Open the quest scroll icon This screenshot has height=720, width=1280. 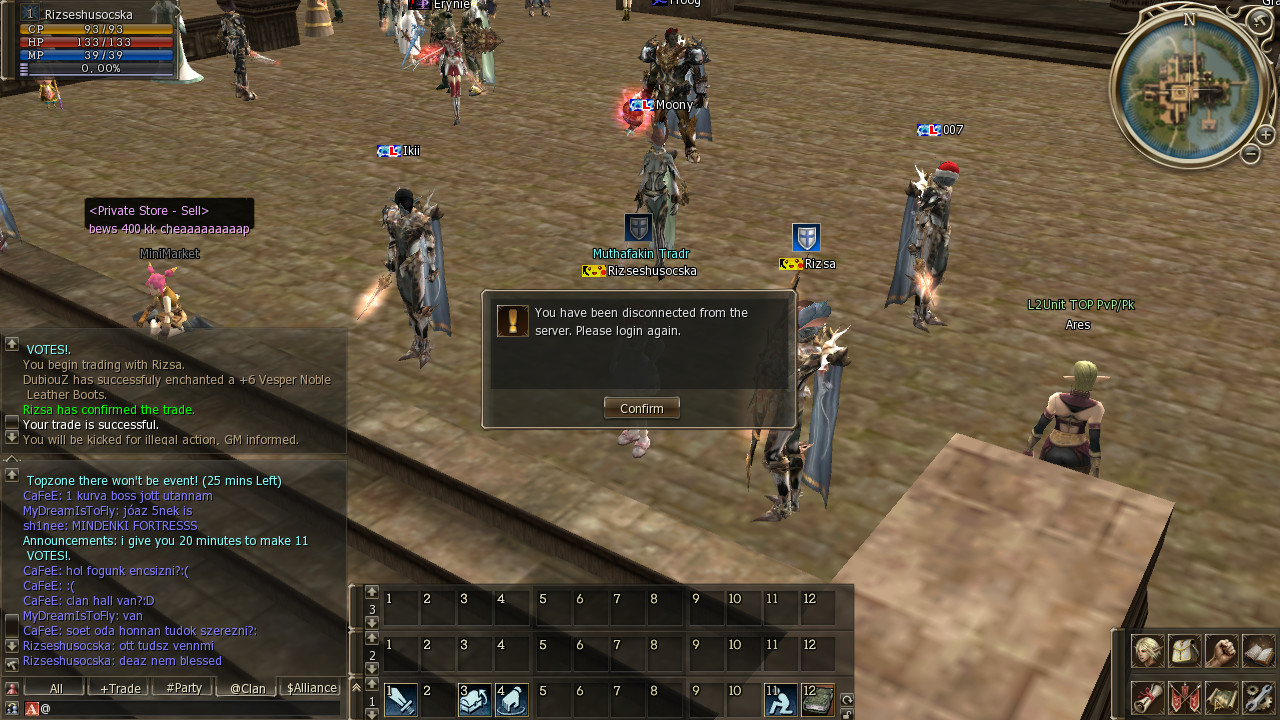pyautogui.click(x=1147, y=697)
